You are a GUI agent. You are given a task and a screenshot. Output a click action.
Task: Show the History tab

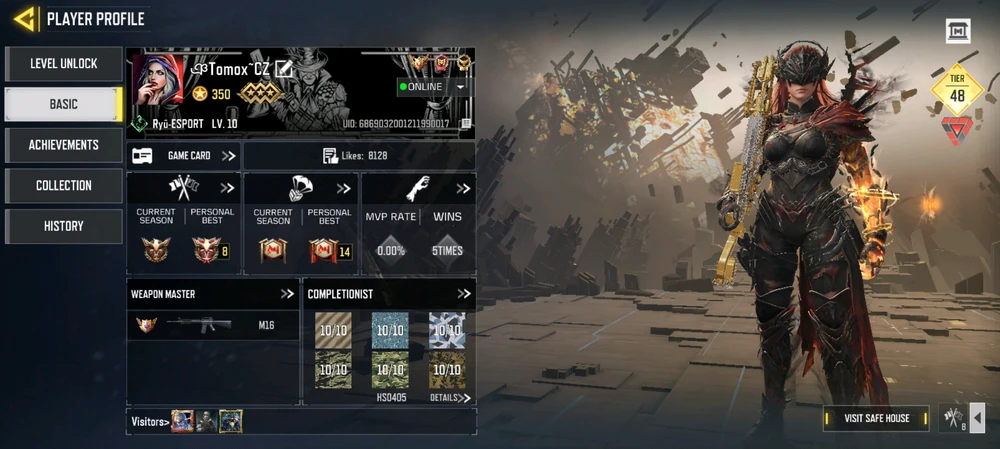pos(64,226)
